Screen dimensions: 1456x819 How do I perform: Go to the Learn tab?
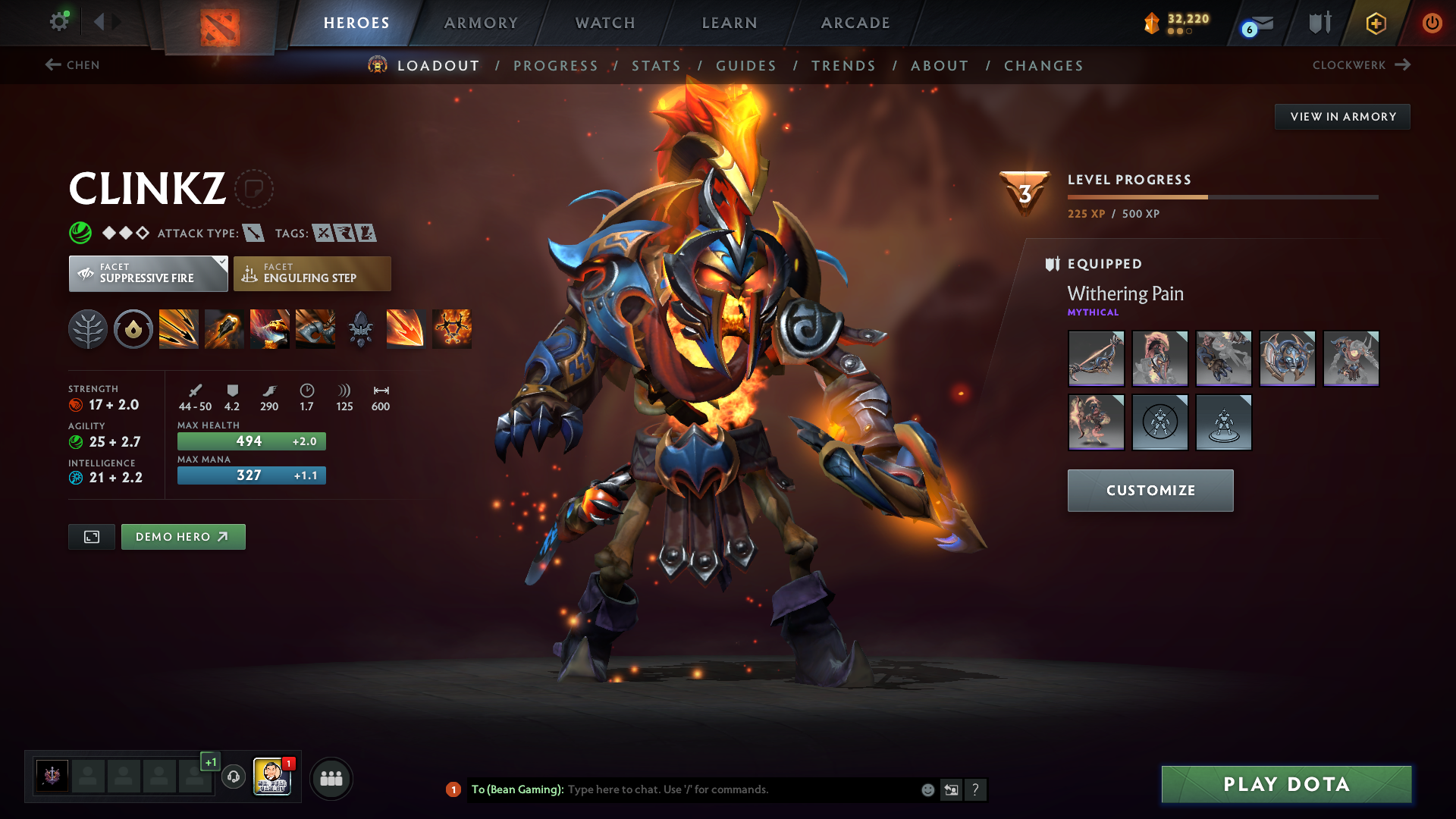[x=730, y=23]
